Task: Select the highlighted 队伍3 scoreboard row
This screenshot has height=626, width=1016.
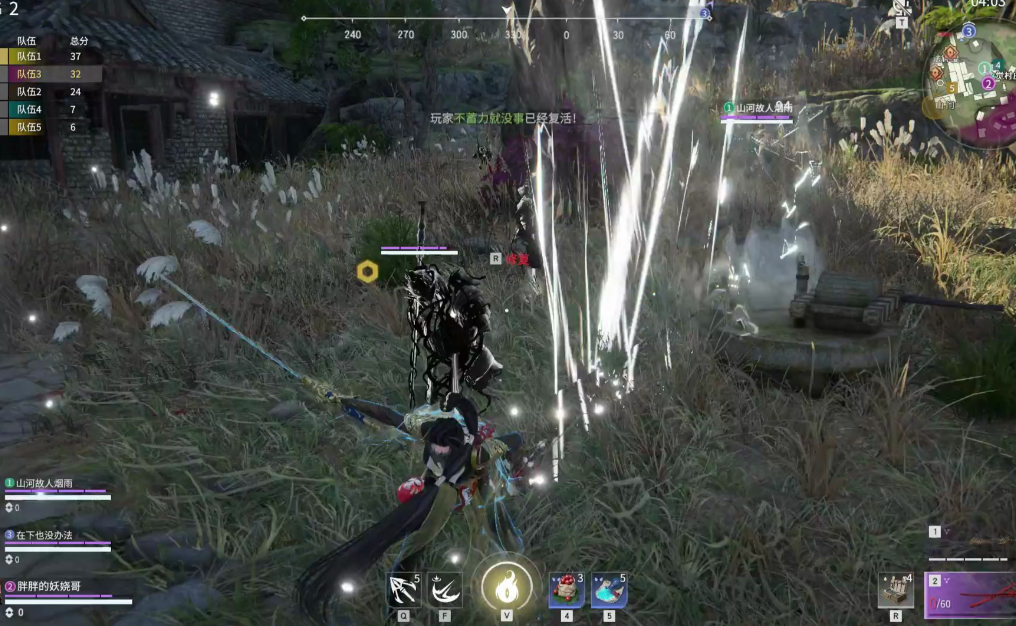Action: (x=50, y=74)
